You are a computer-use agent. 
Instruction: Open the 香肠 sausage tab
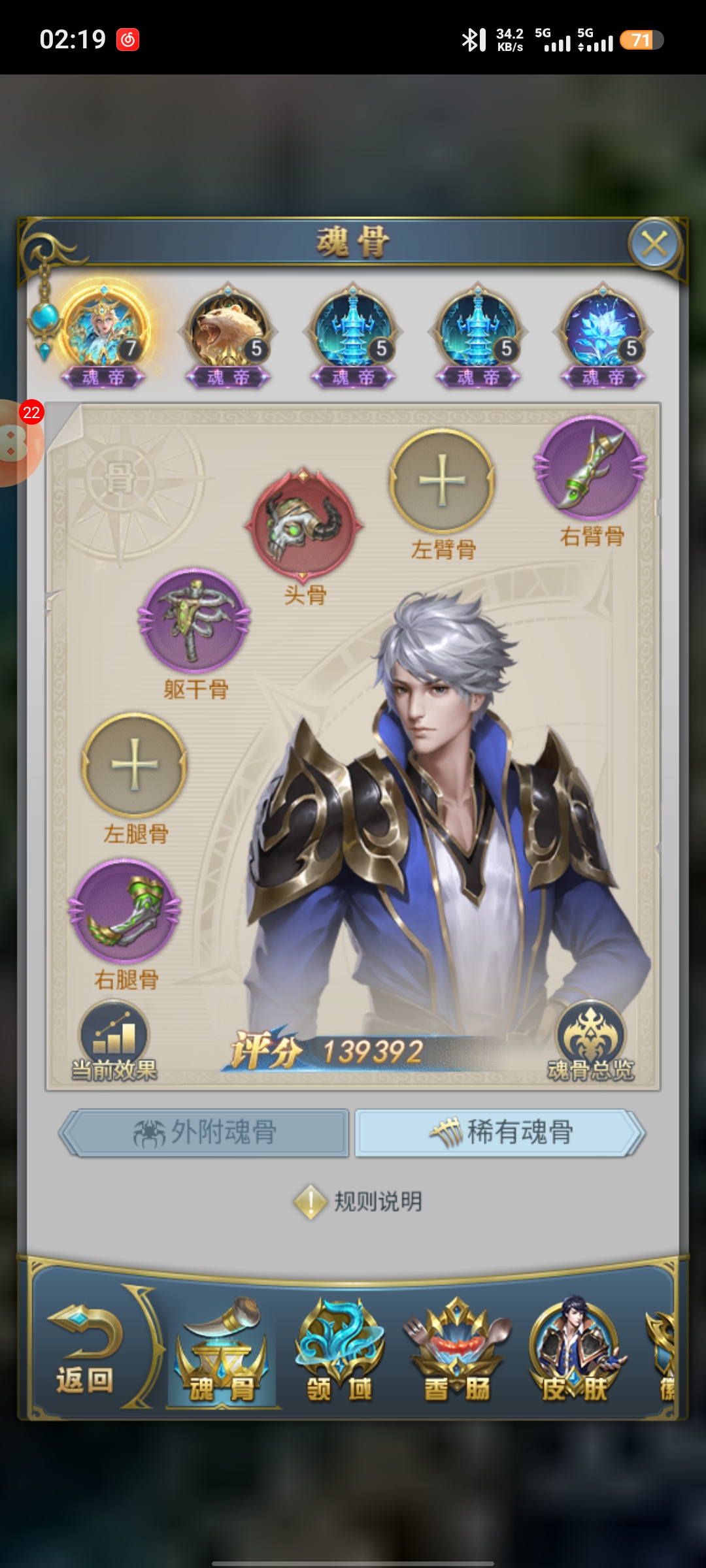pyautogui.click(x=457, y=1352)
